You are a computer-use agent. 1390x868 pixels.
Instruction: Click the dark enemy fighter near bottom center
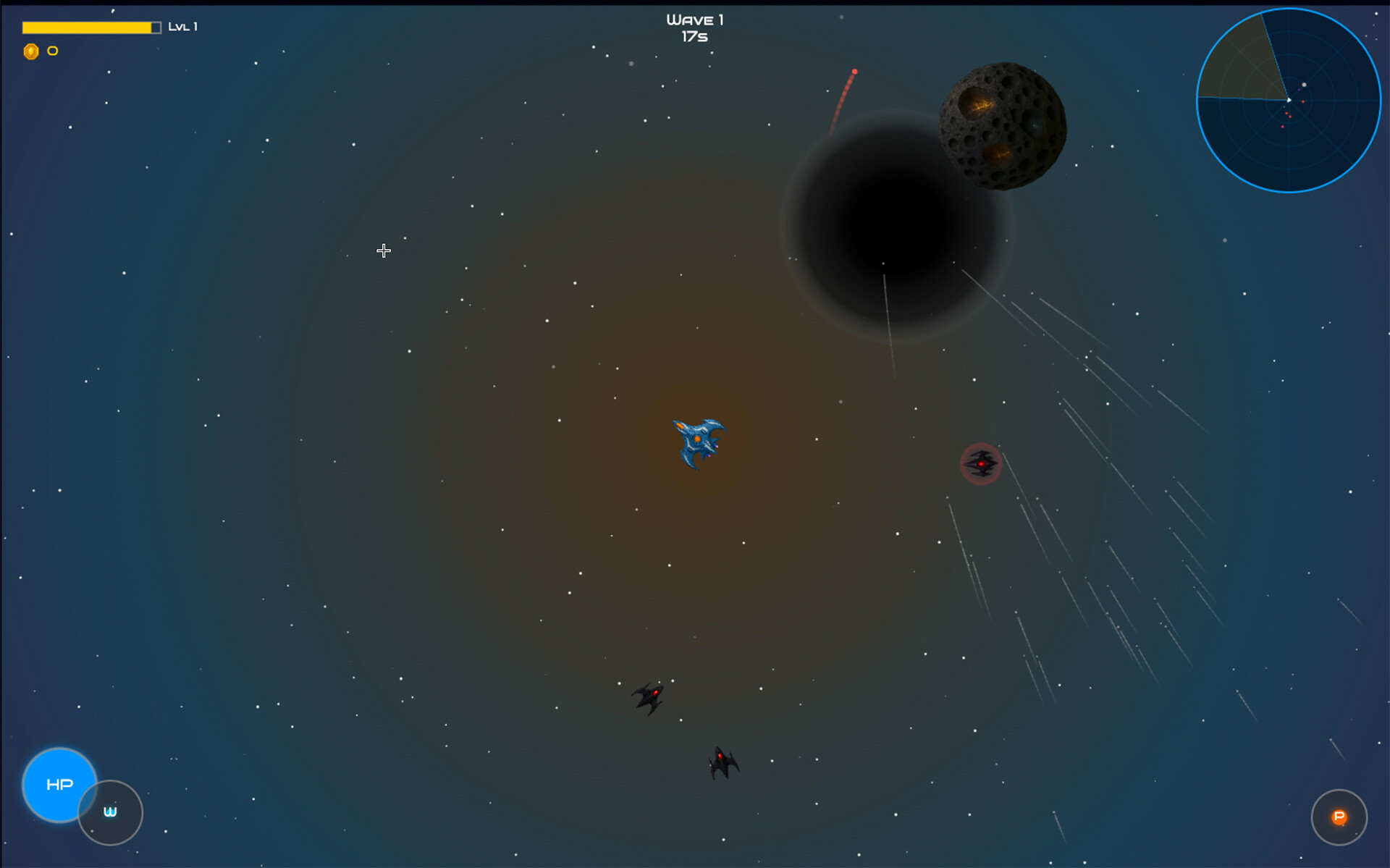point(649,696)
